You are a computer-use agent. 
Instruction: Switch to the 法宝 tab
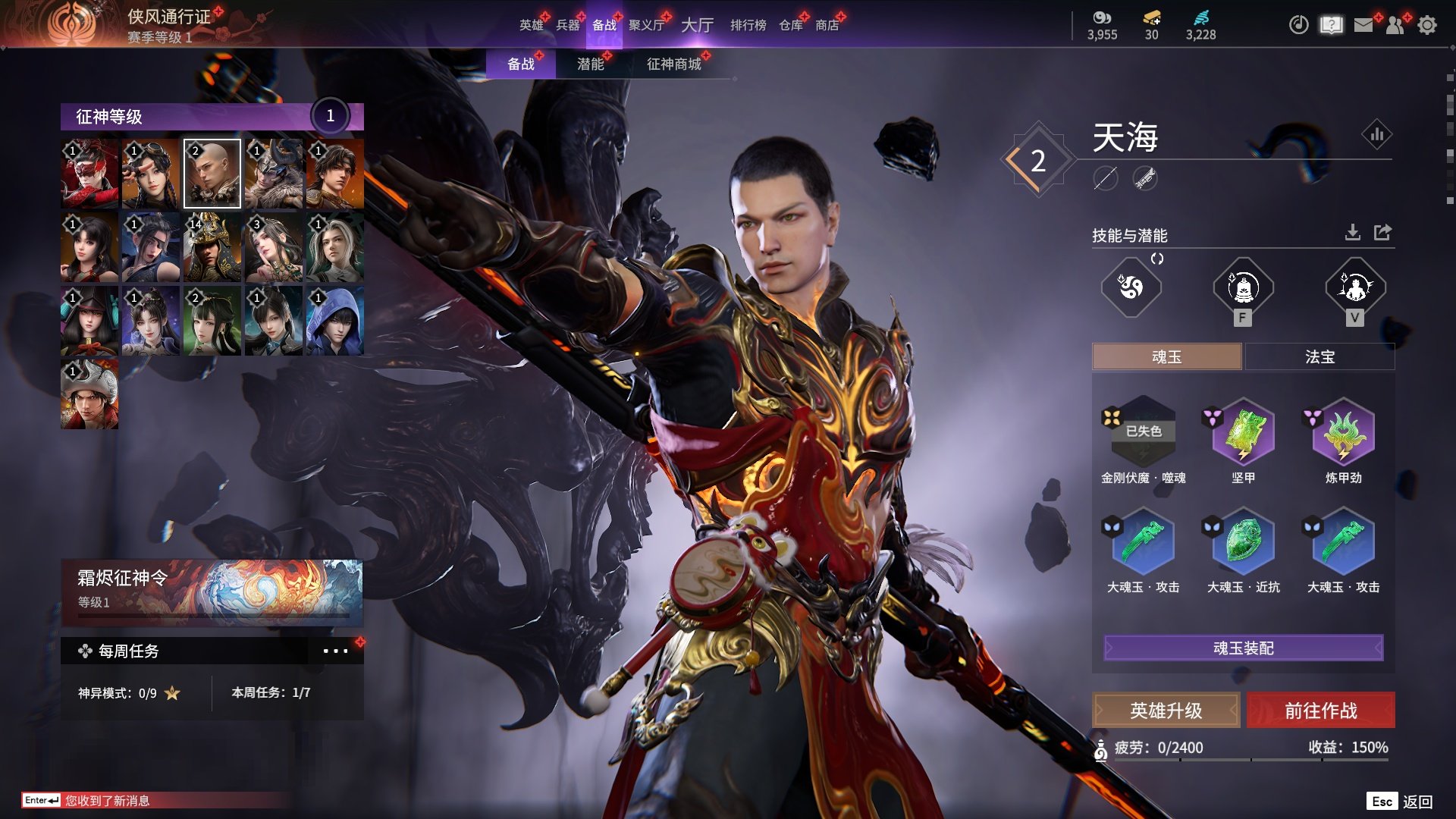coord(1319,356)
